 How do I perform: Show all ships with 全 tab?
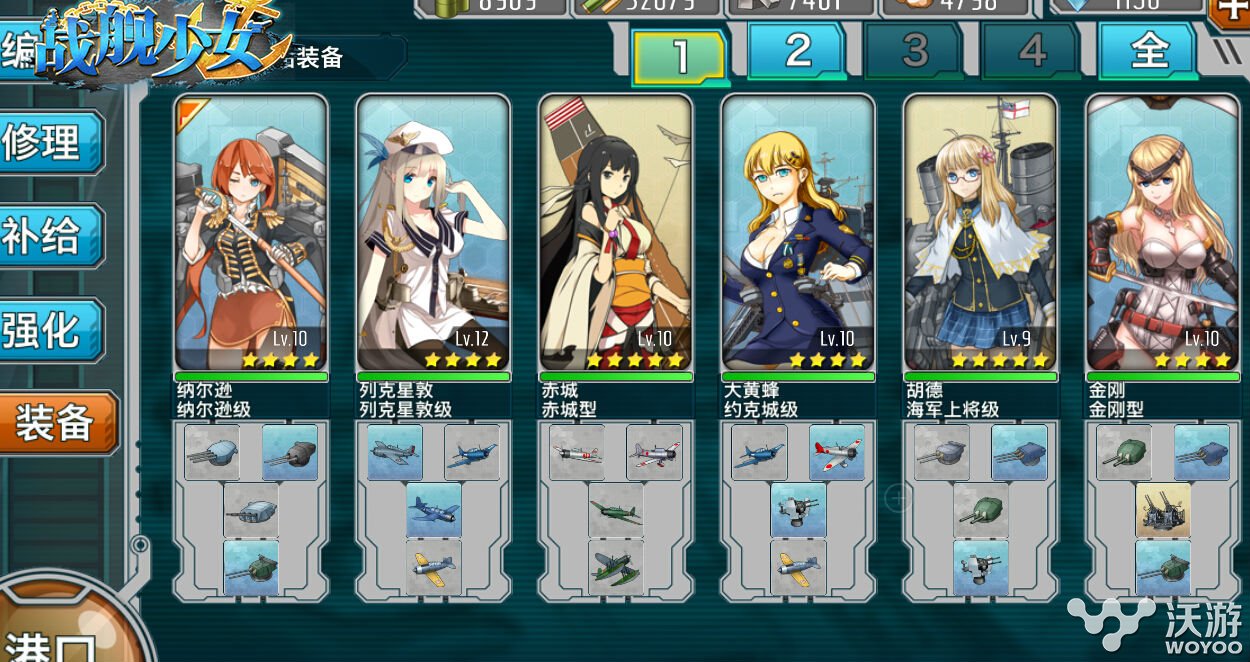coord(1148,50)
